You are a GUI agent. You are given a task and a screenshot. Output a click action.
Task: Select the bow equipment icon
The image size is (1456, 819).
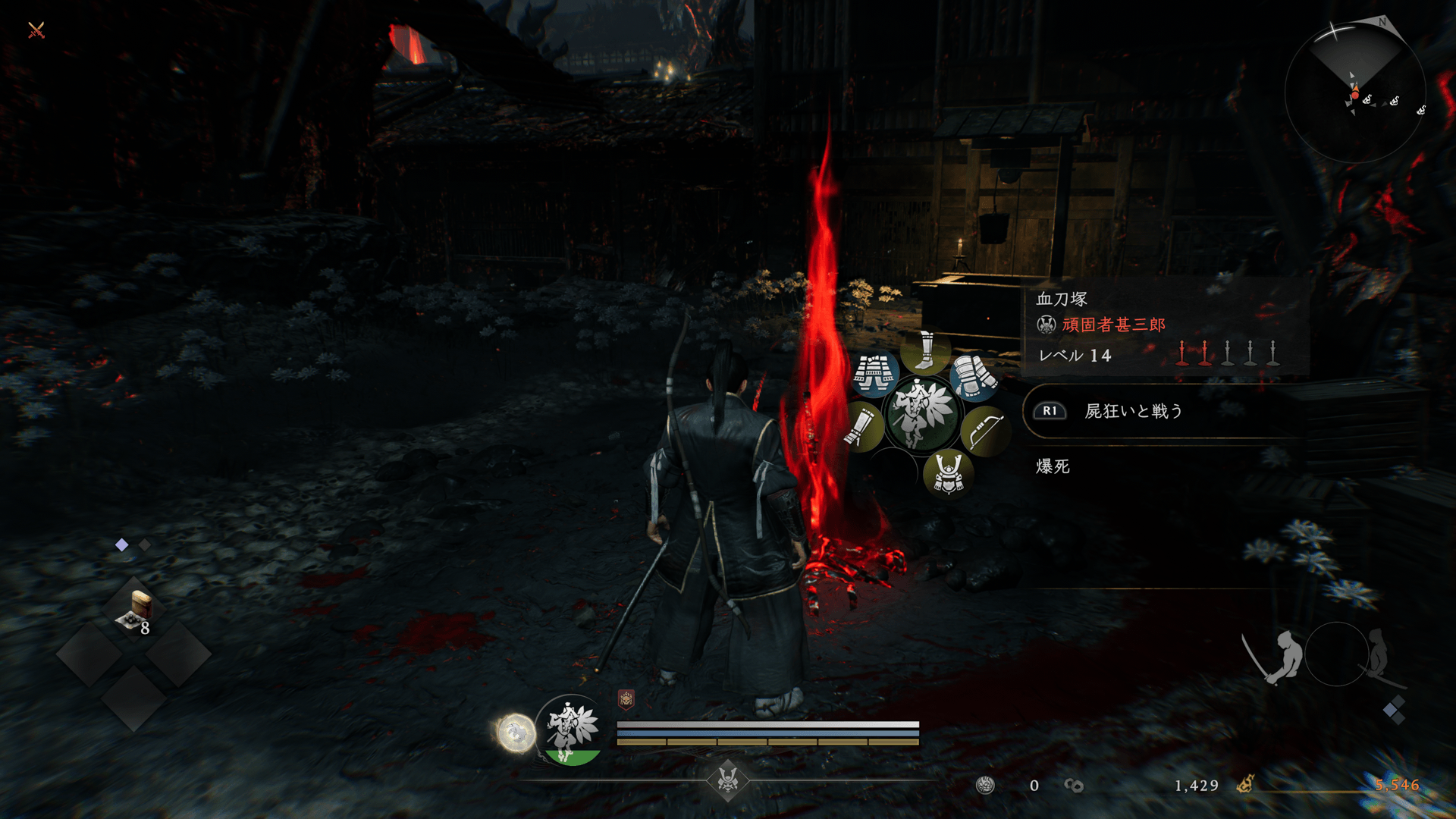click(x=984, y=431)
